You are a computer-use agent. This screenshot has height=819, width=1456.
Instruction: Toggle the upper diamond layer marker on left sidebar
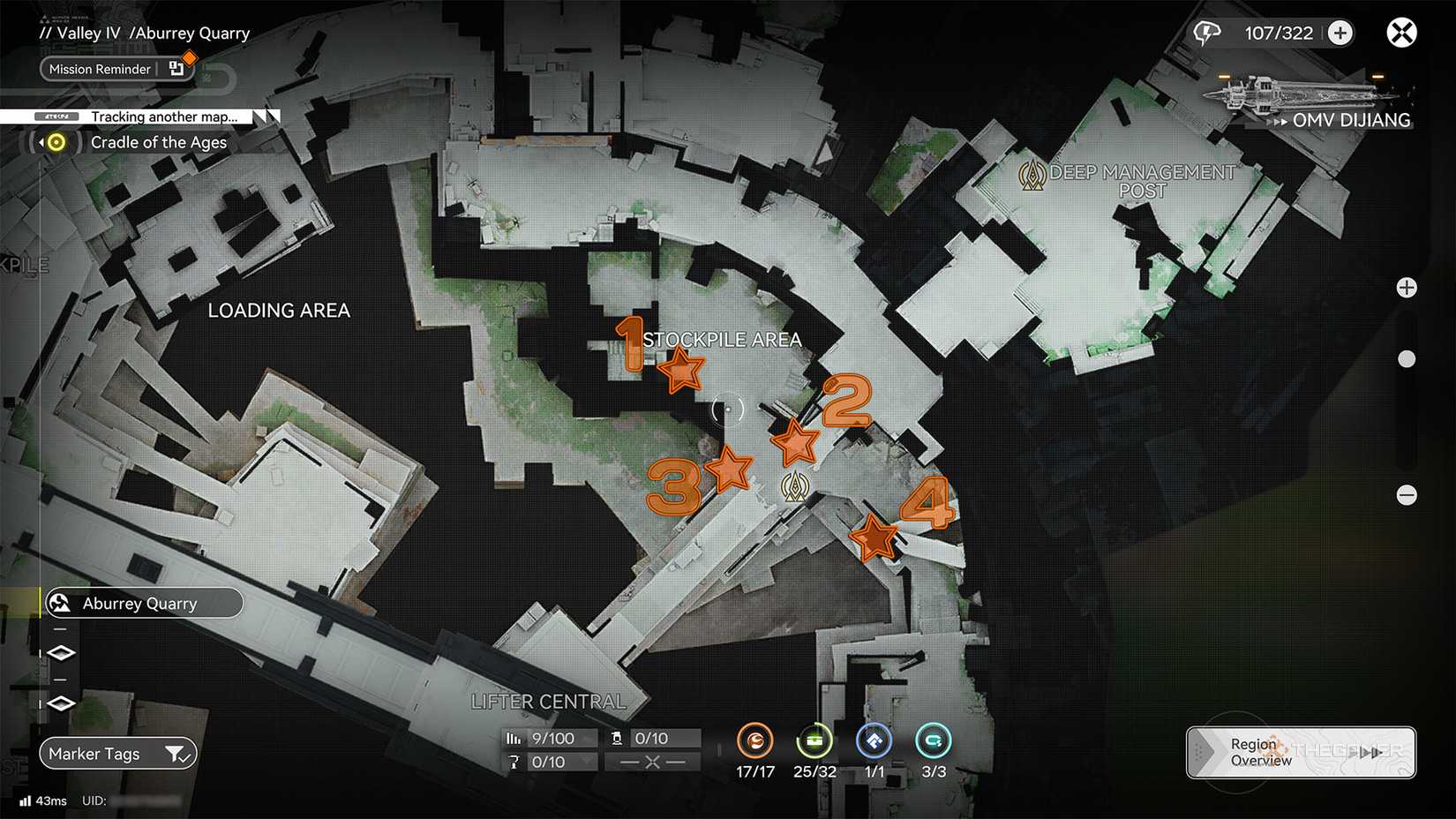click(x=60, y=653)
